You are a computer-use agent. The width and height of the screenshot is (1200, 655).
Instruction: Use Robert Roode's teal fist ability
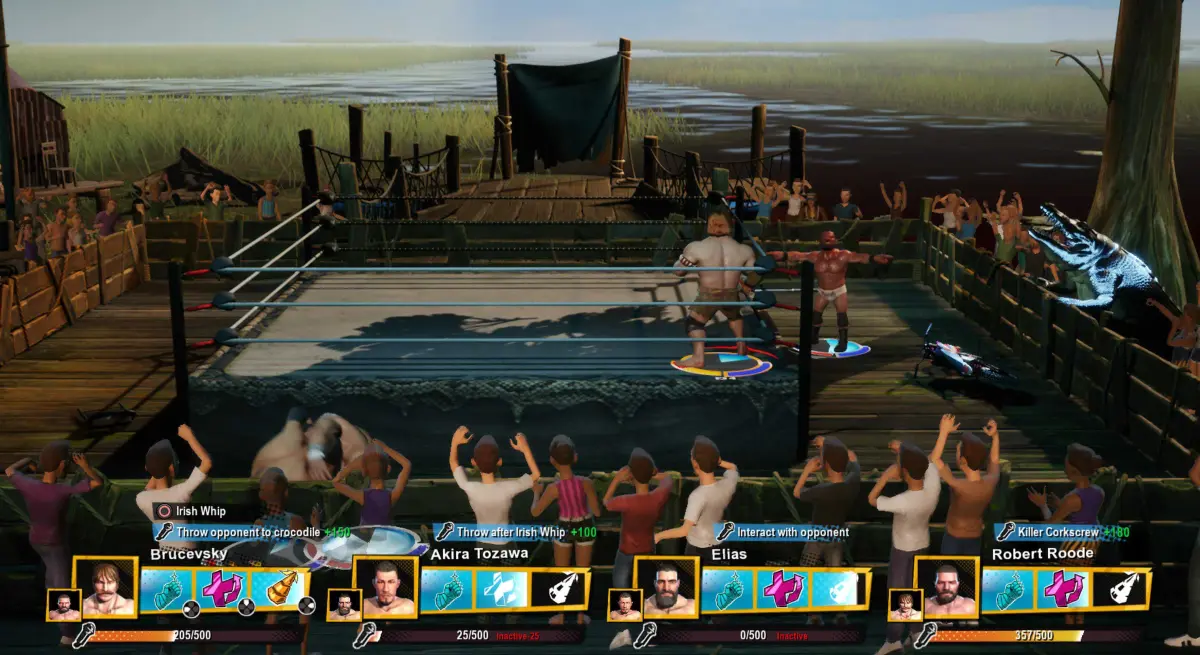(x=1008, y=590)
